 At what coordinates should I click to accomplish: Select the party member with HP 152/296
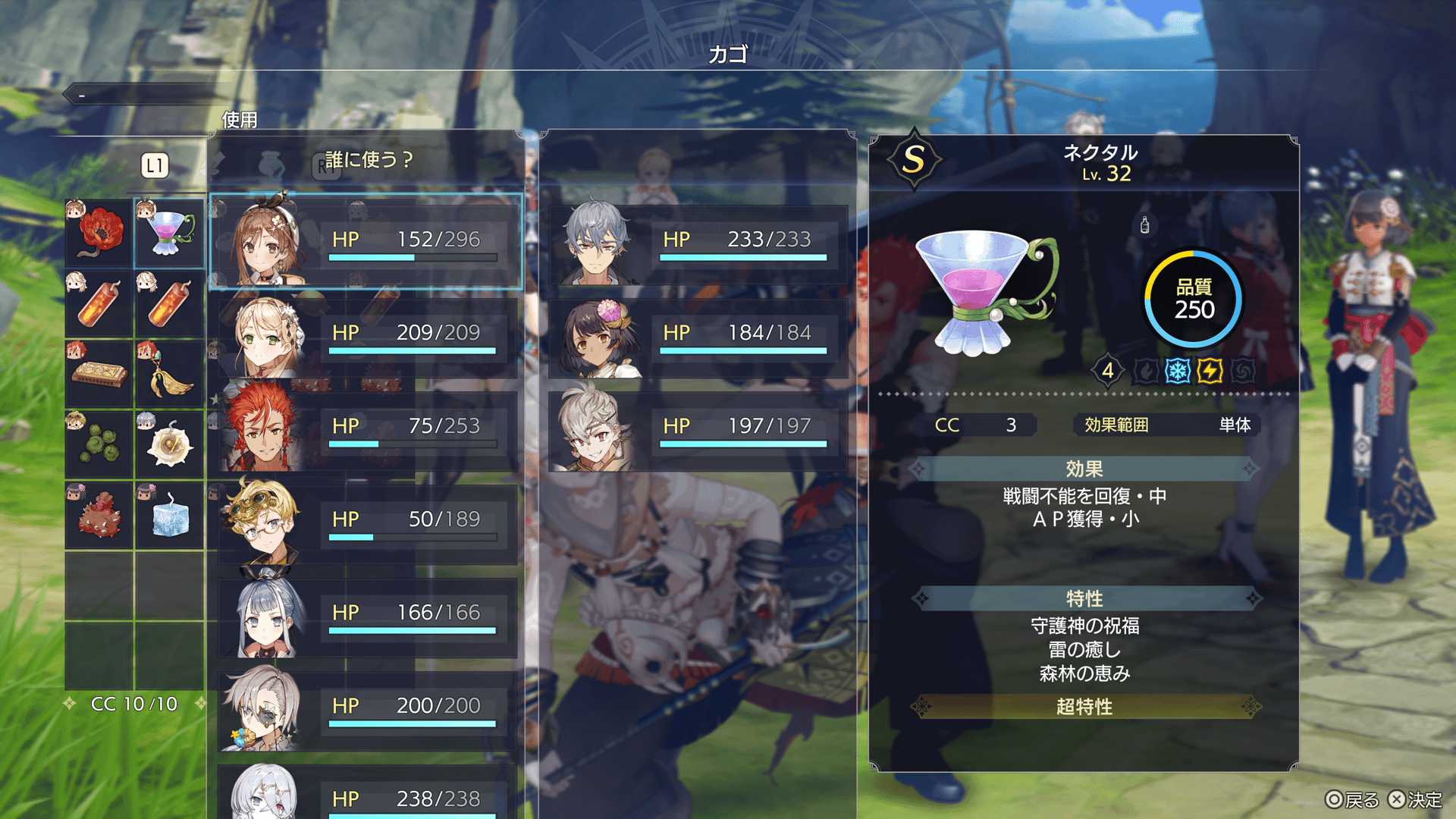pos(366,241)
